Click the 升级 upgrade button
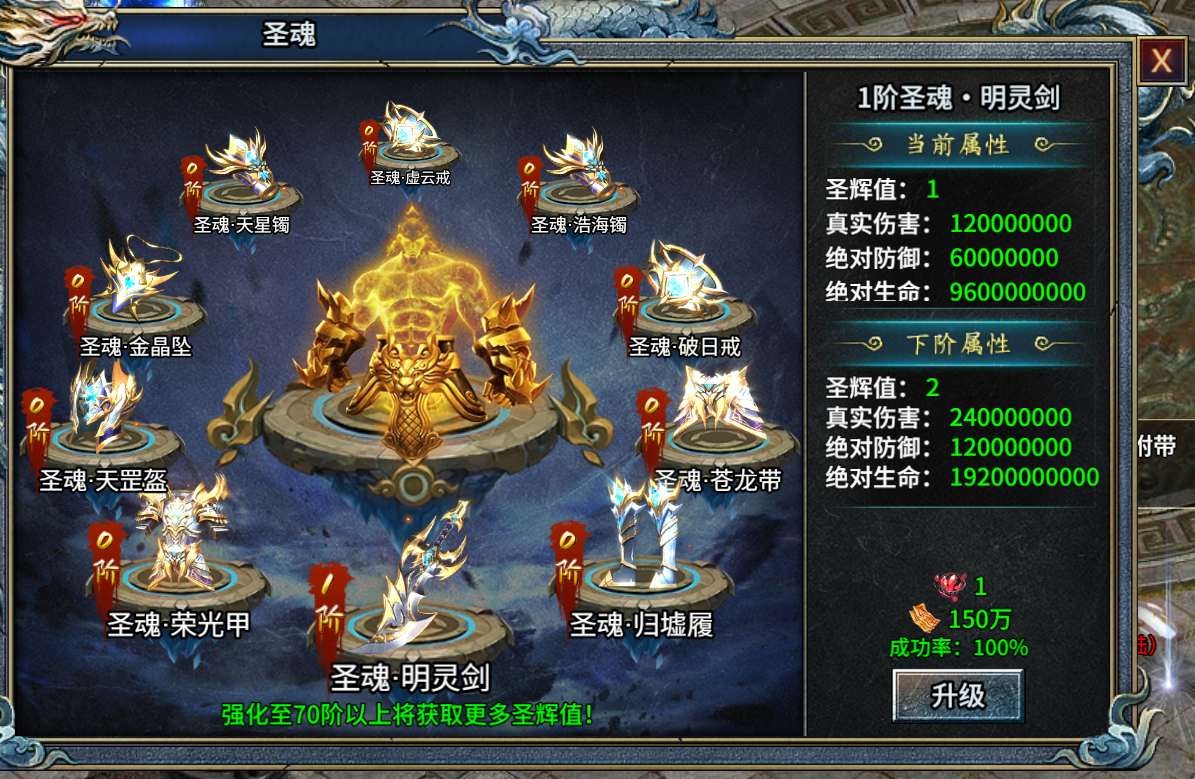The image size is (1195, 779). (958, 695)
